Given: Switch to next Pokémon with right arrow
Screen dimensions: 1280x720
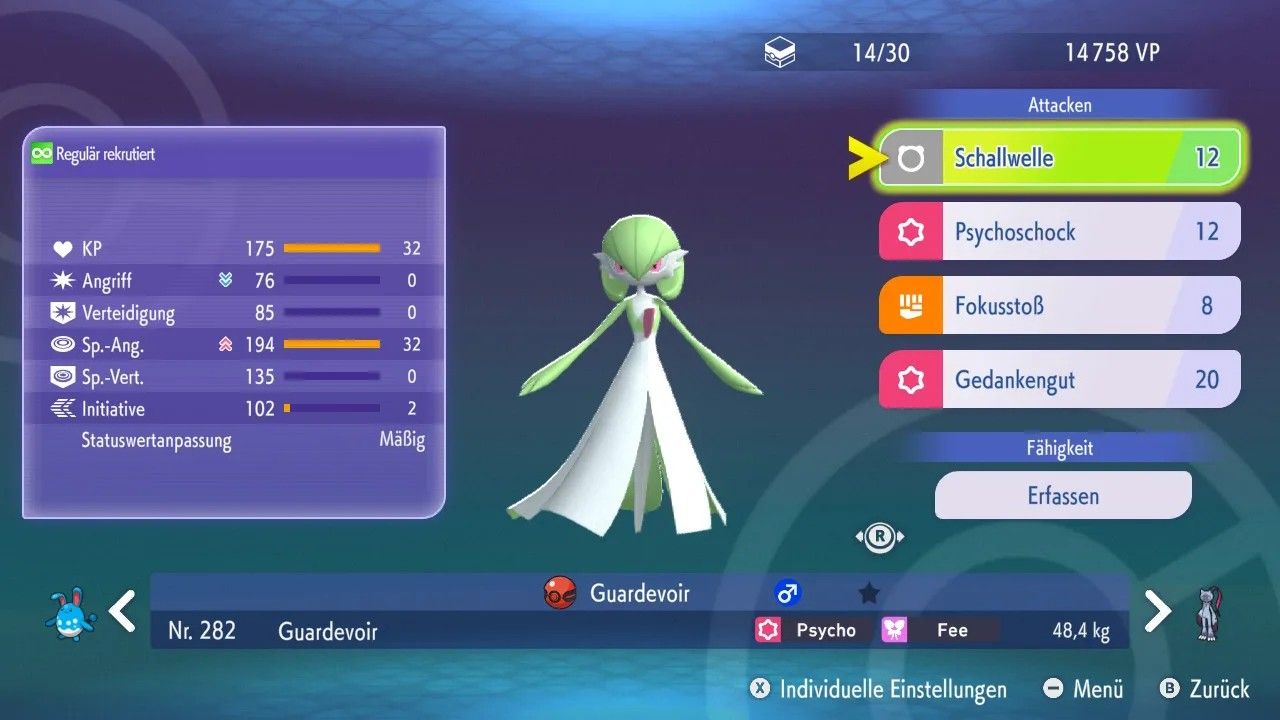Looking at the screenshot, I should click(x=1157, y=610).
